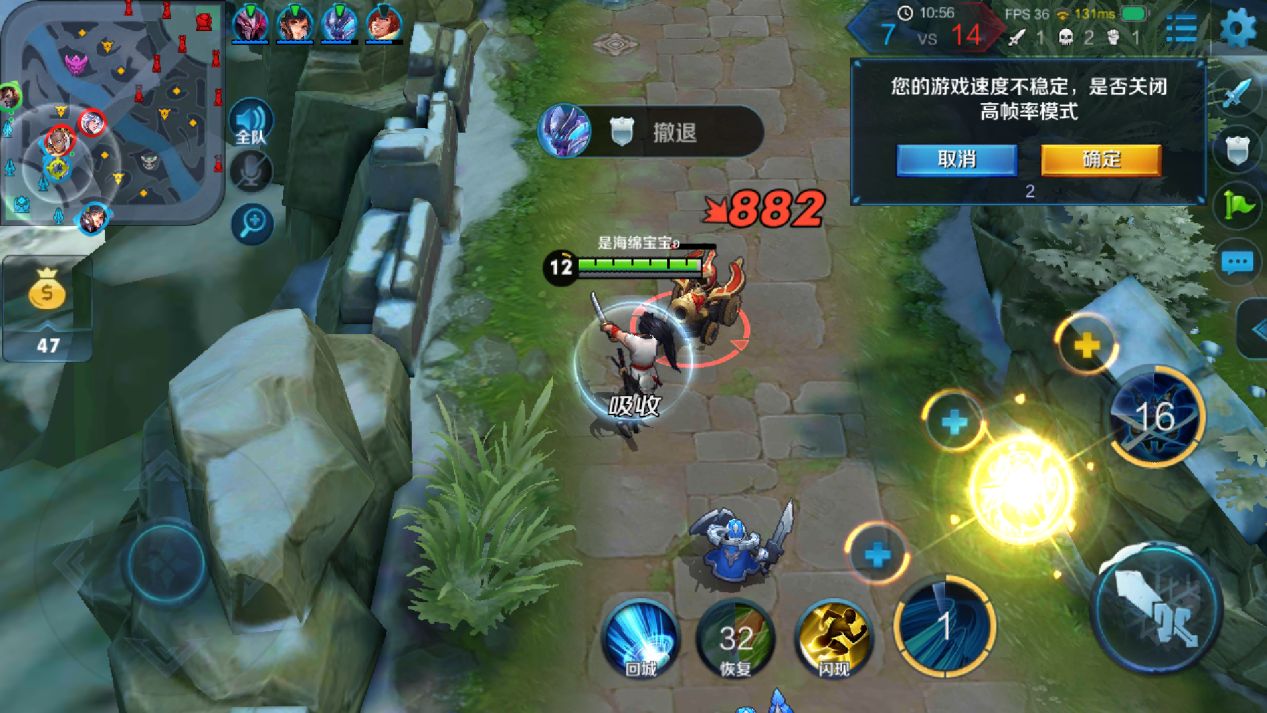Click 取消 in the frame-rate dialog
The height and width of the screenshot is (713, 1267).
pos(956,160)
